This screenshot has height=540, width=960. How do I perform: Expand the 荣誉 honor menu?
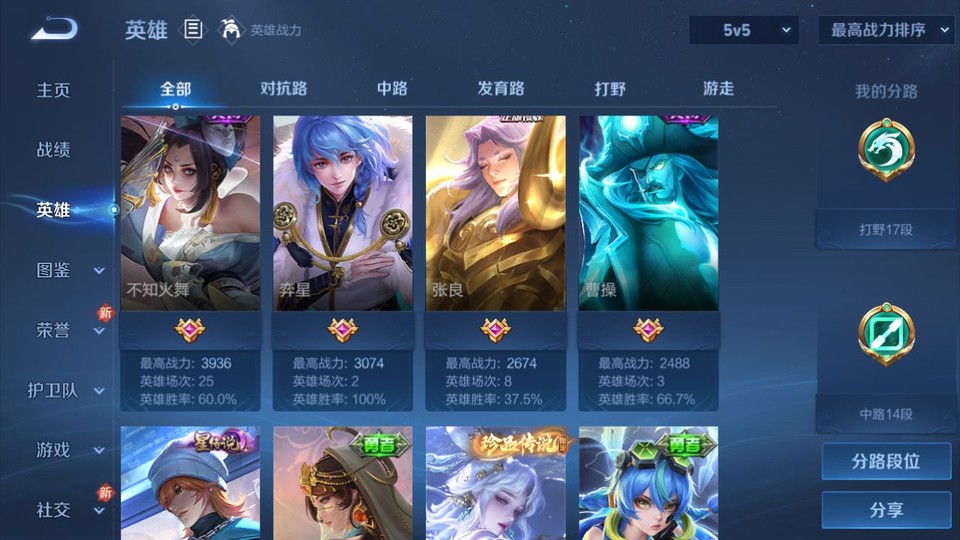[x=68, y=330]
